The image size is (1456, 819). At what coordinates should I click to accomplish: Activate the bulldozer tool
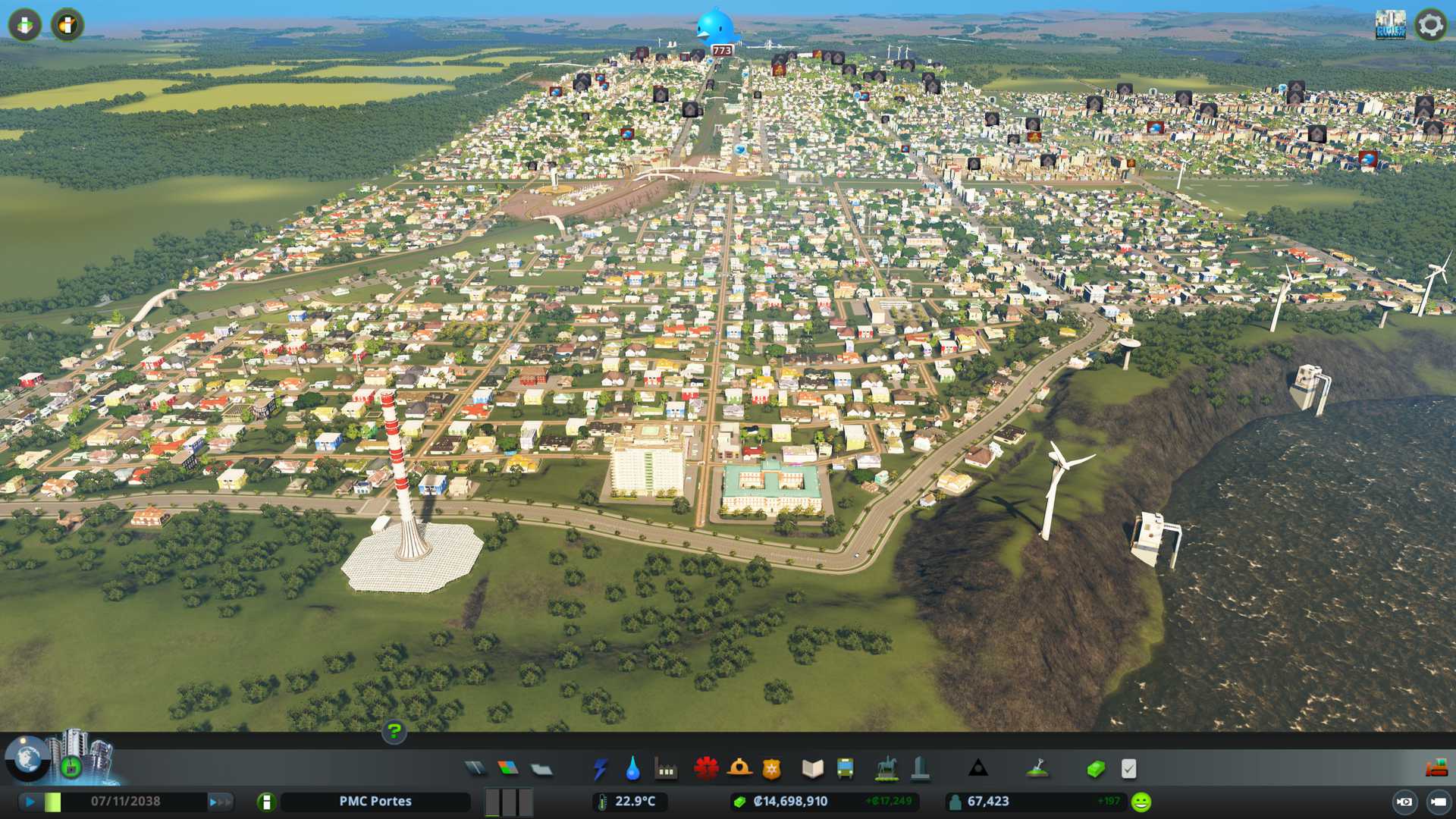click(x=1436, y=769)
